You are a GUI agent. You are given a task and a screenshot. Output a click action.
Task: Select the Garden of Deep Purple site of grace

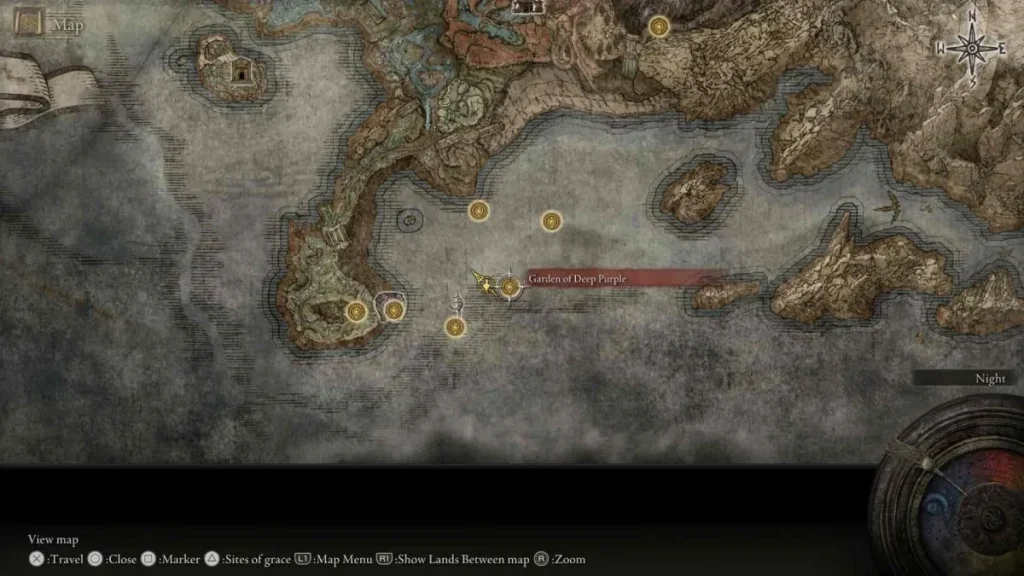[x=510, y=287]
